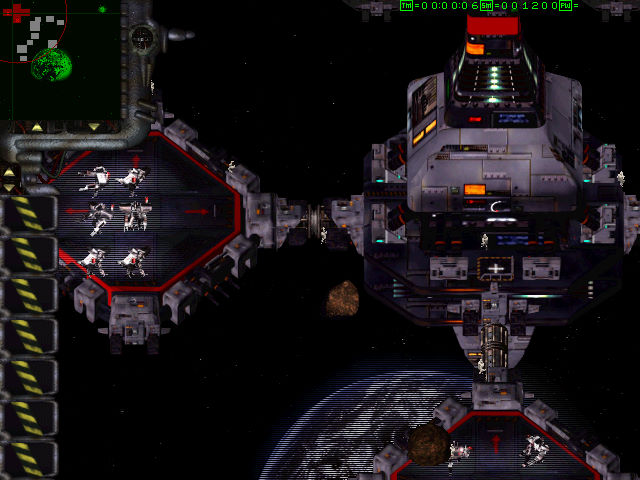Click the down arrow directly beneath the minimap

point(94,128)
